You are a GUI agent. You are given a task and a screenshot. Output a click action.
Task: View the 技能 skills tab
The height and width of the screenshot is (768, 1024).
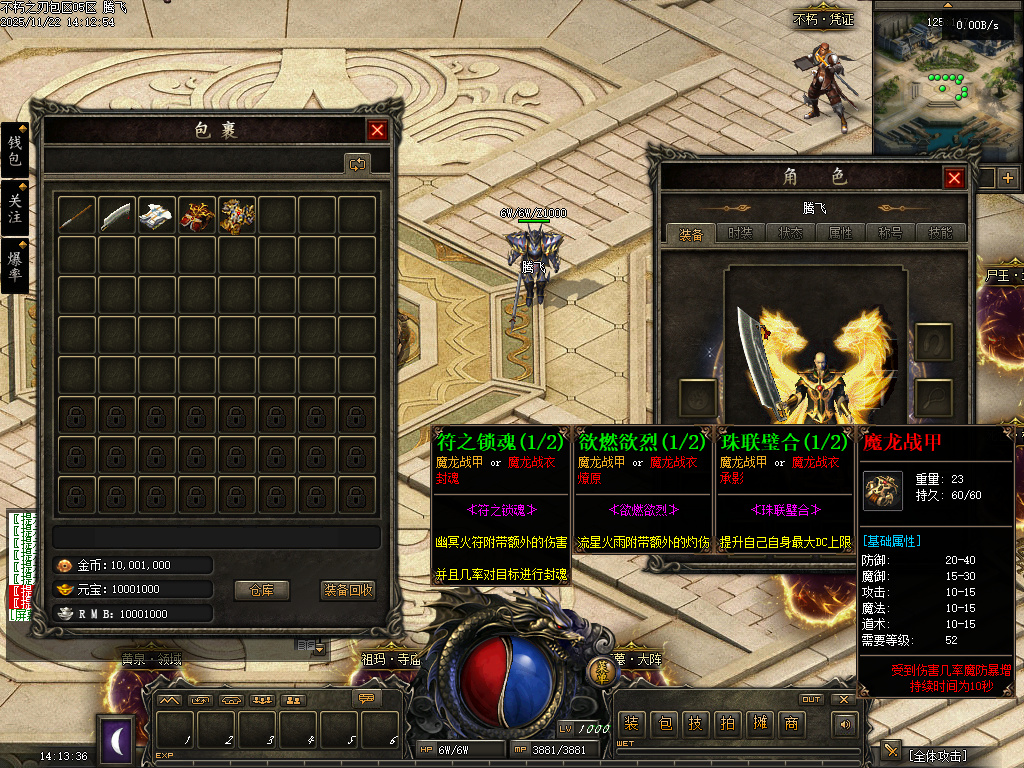[940, 233]
